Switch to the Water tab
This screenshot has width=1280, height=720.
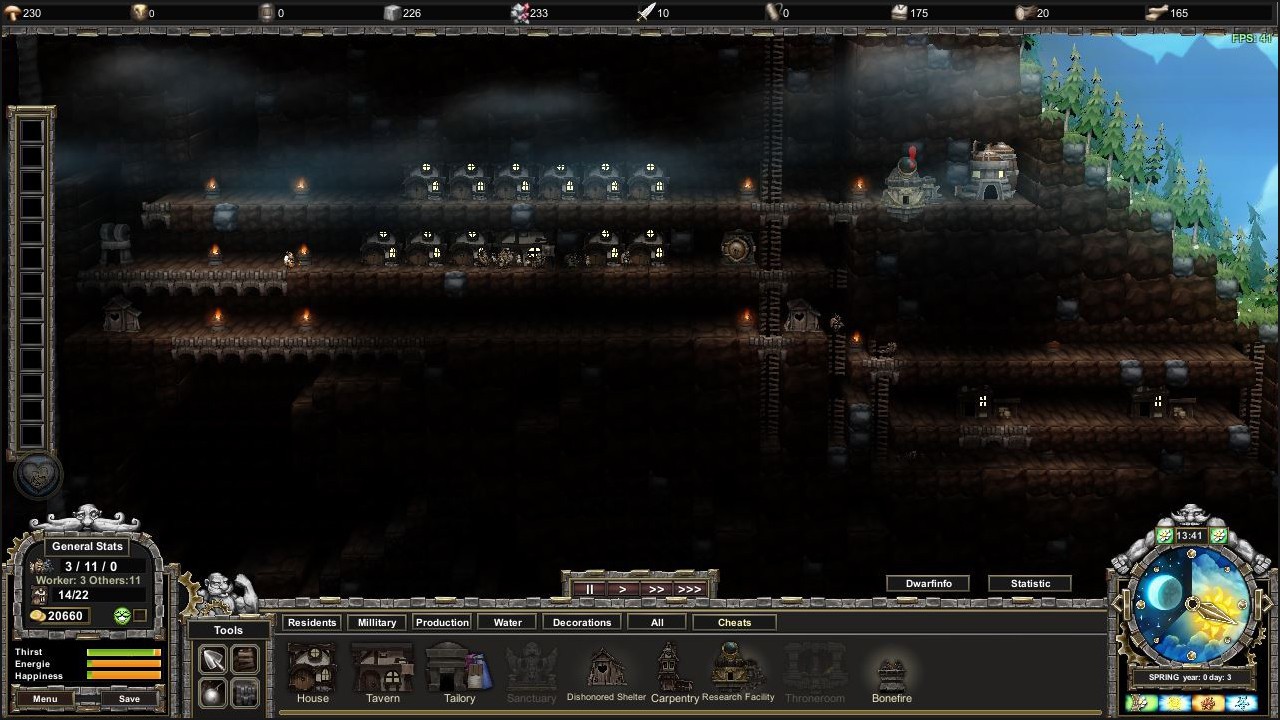point(506,622)
